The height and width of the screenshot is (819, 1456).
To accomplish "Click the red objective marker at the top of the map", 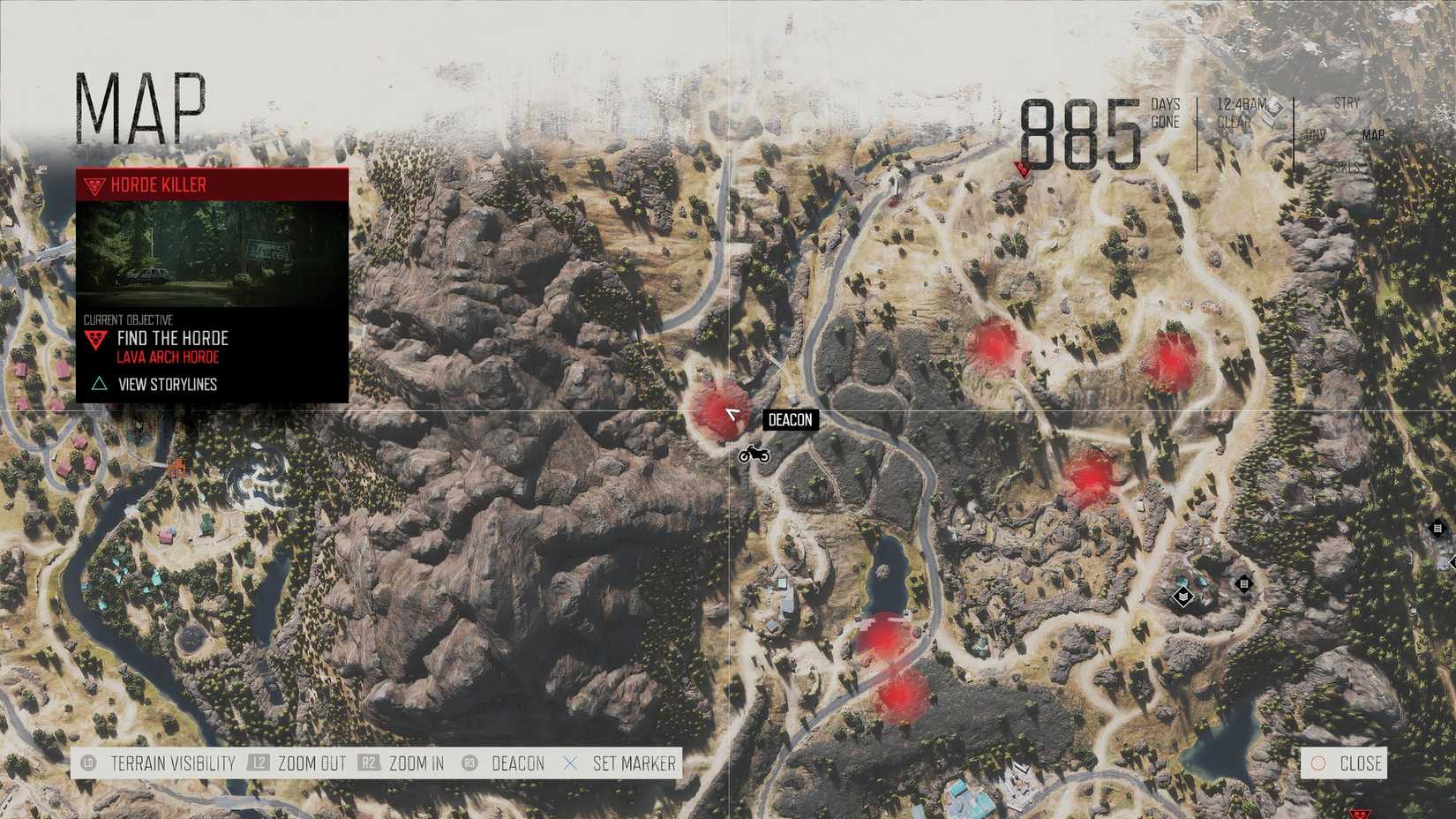I will coord(1024,170).
